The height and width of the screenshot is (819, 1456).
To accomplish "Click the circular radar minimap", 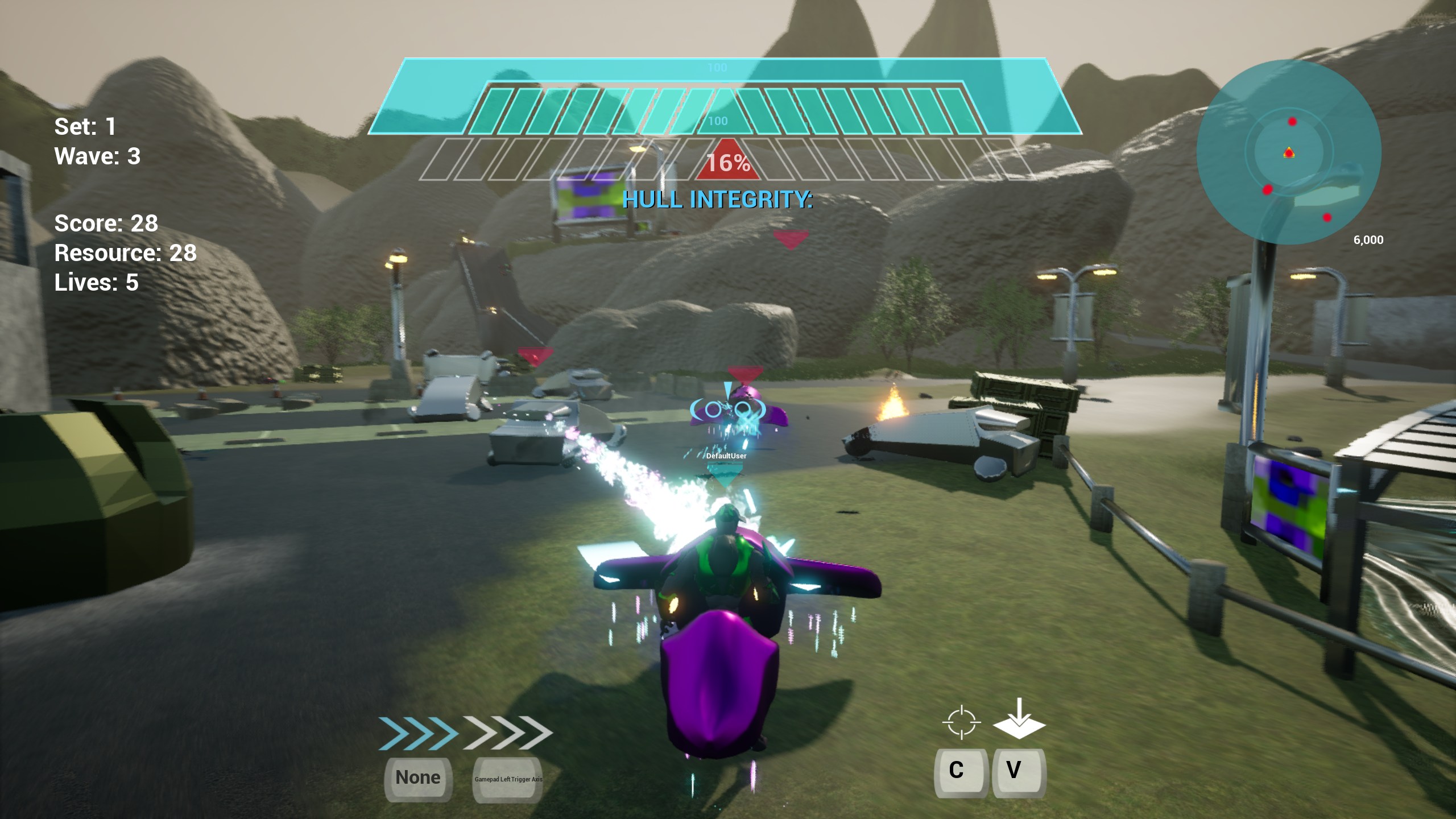I will tap(1288, 152).
